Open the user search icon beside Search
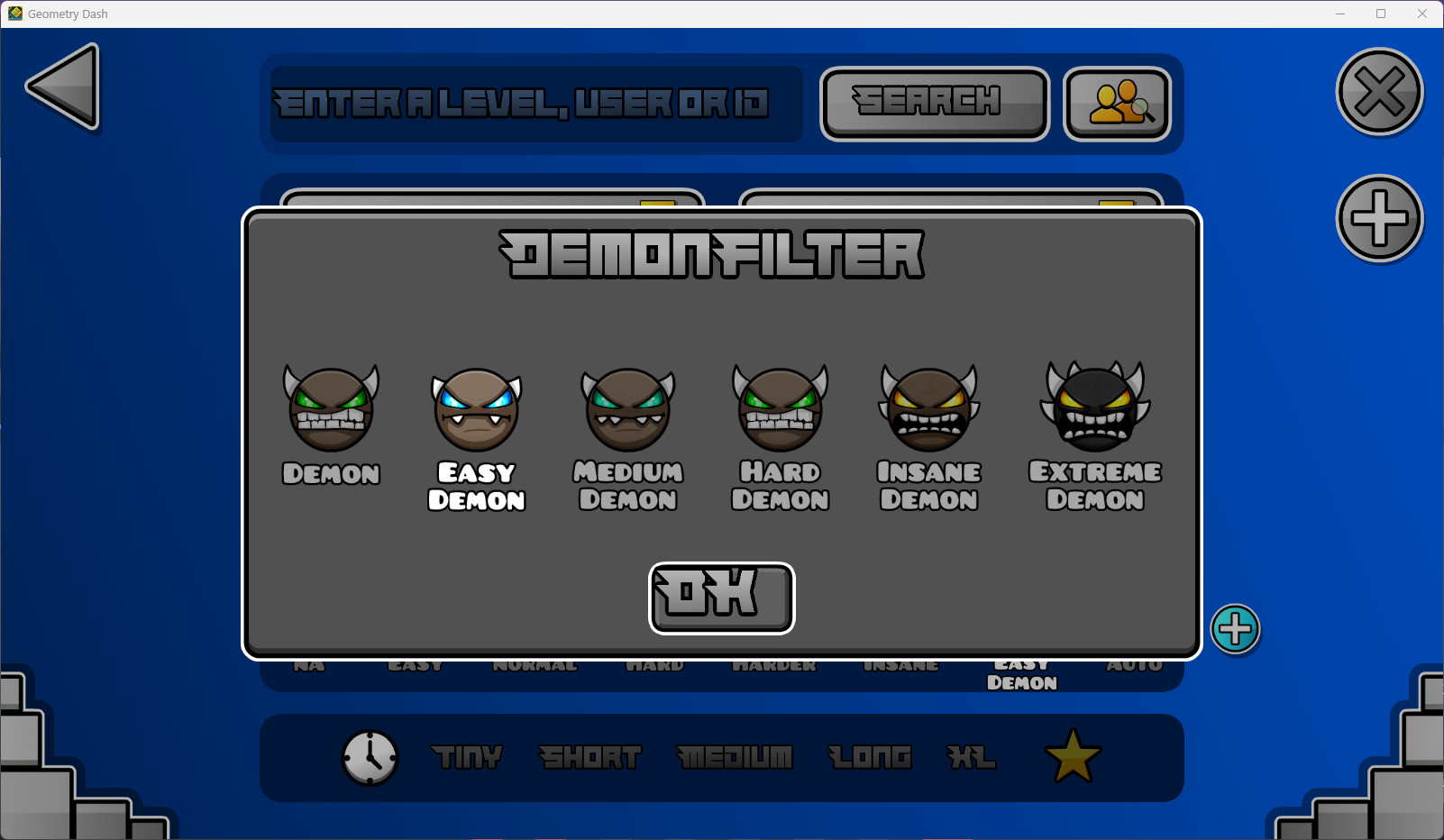The height and width of the screenshot is (840, 1444). tap(1118, 103)
